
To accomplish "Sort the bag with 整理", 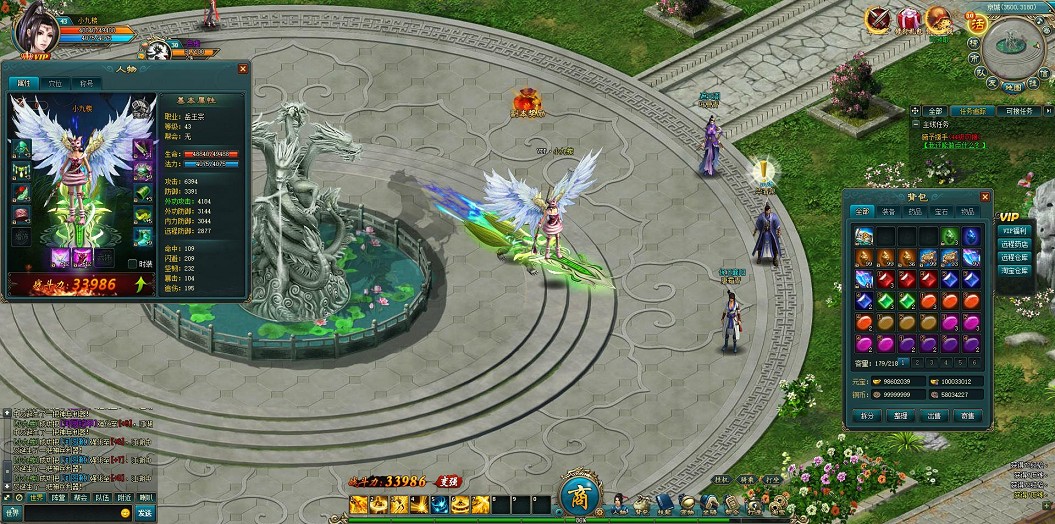I will (900, 416).
